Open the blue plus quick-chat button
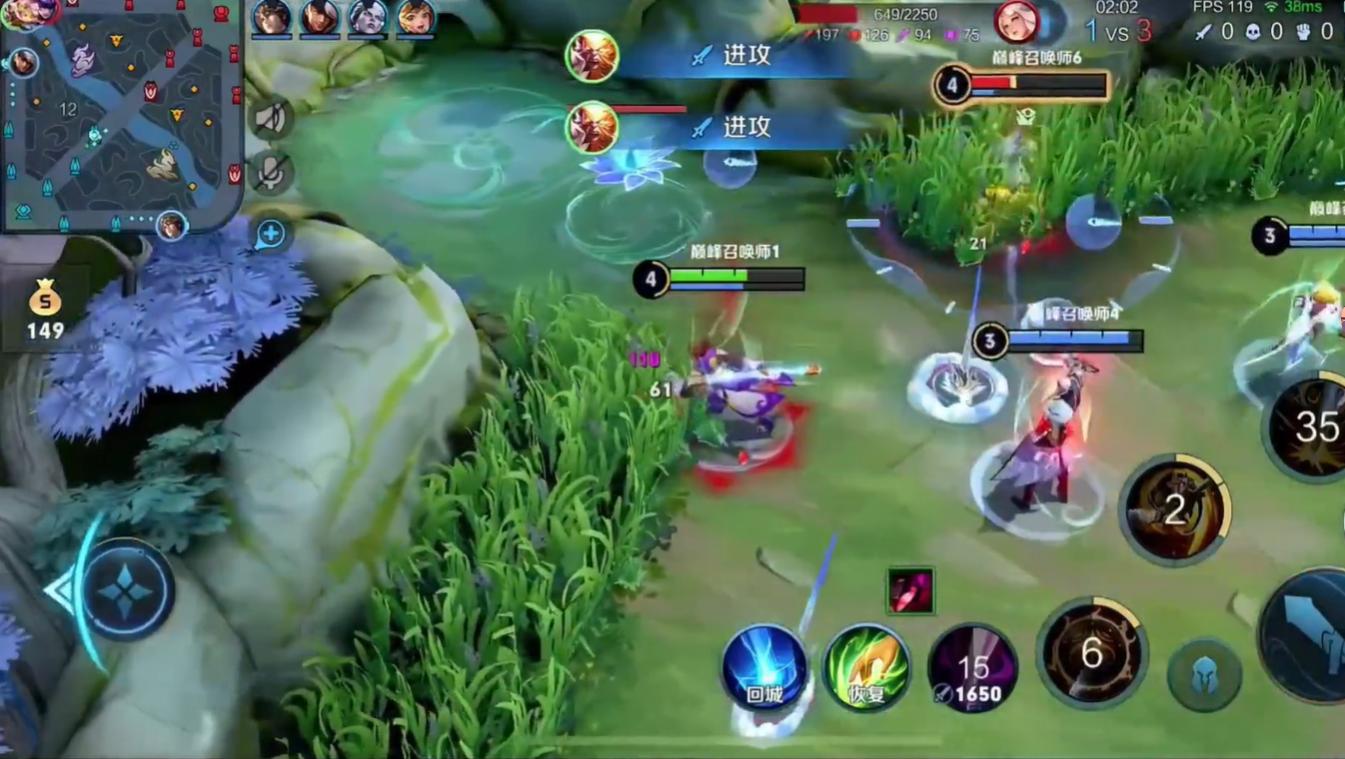 270,234
